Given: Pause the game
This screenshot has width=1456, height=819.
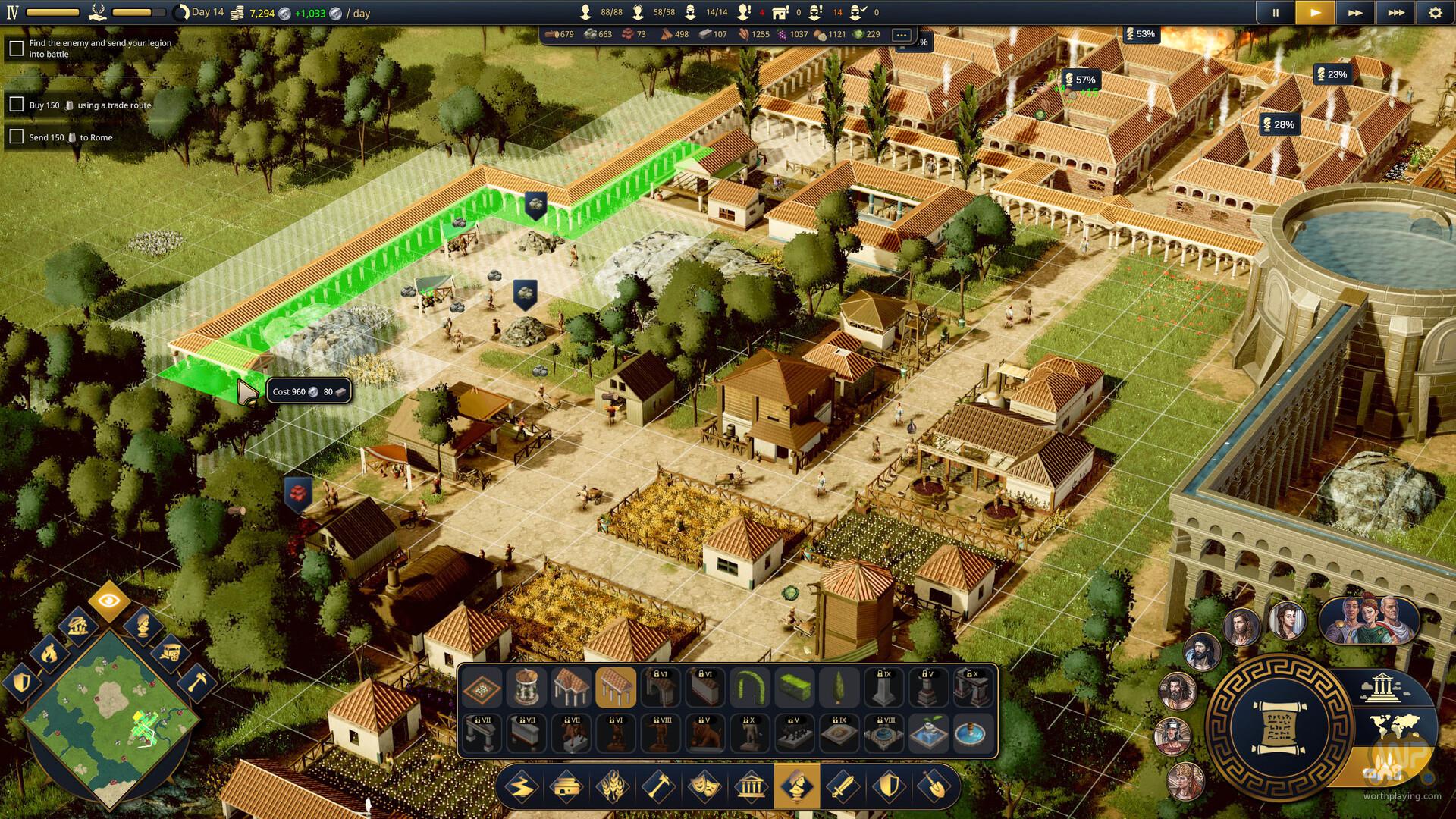Looking at the screenshot, I should [1276, 13].
